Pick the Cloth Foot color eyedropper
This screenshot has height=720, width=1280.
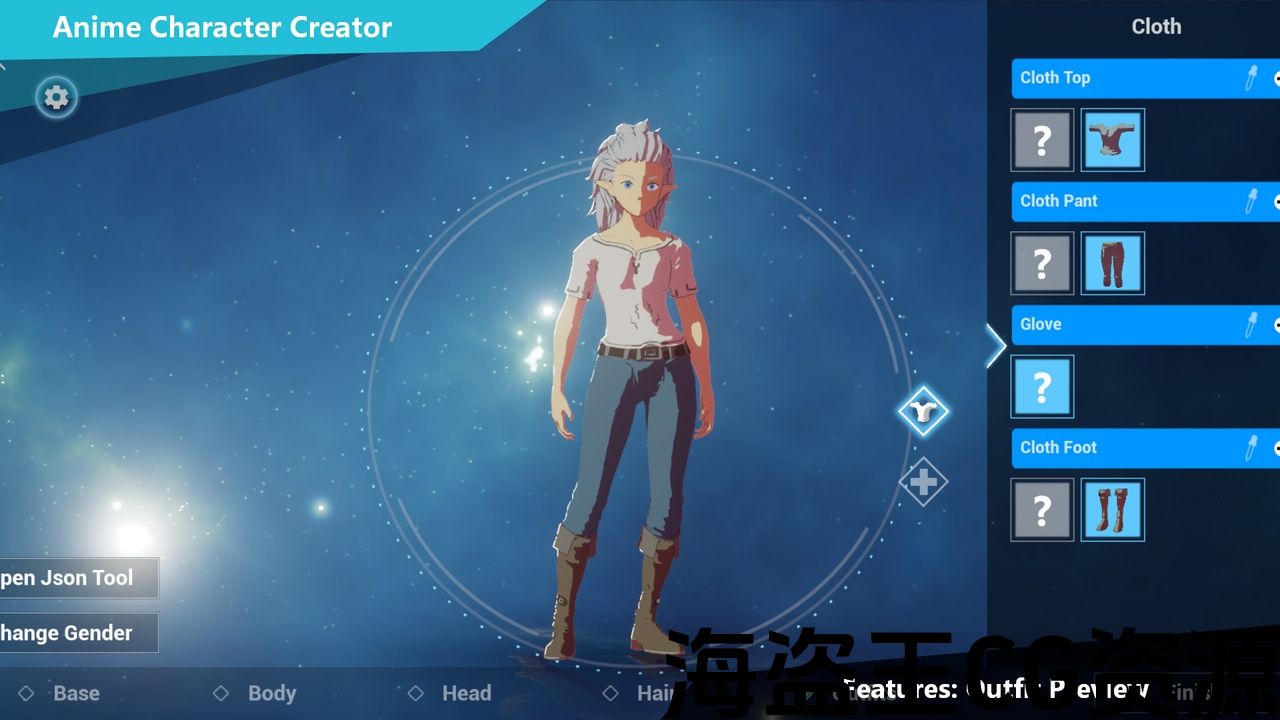click(x=1250, y=447)
